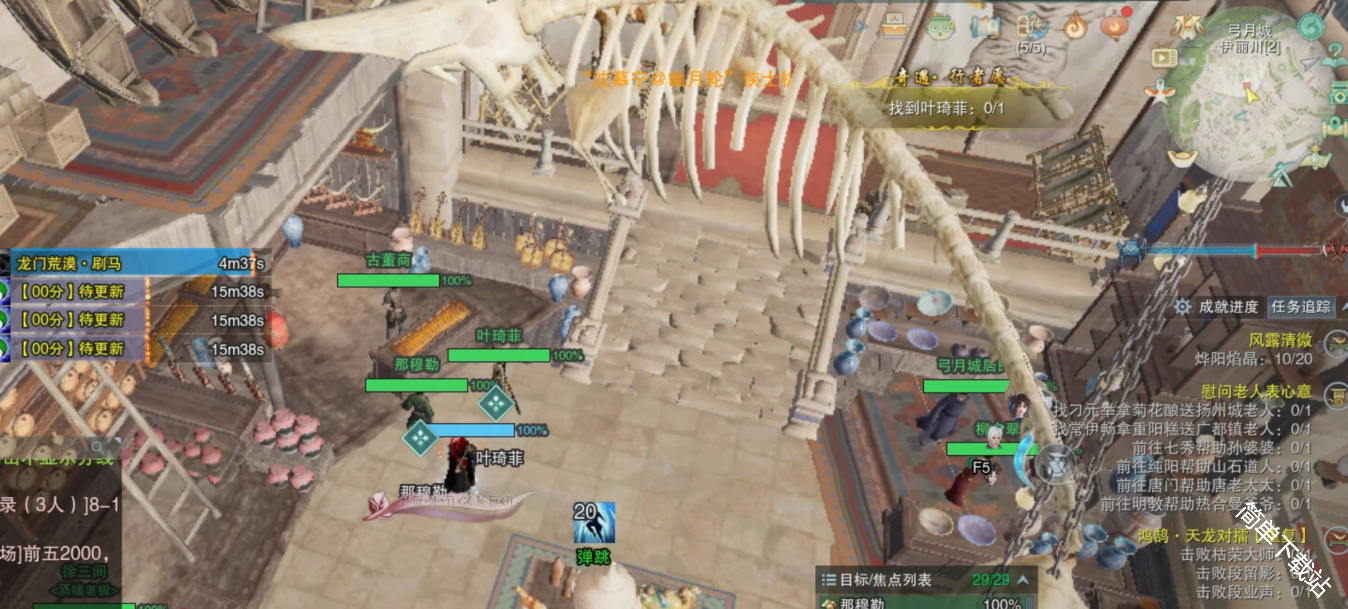Image resolution: width=1348 pixels, height=609 pixels.
Task: Activate the 弹跳 jump skill icon
Action: [593, 524]
